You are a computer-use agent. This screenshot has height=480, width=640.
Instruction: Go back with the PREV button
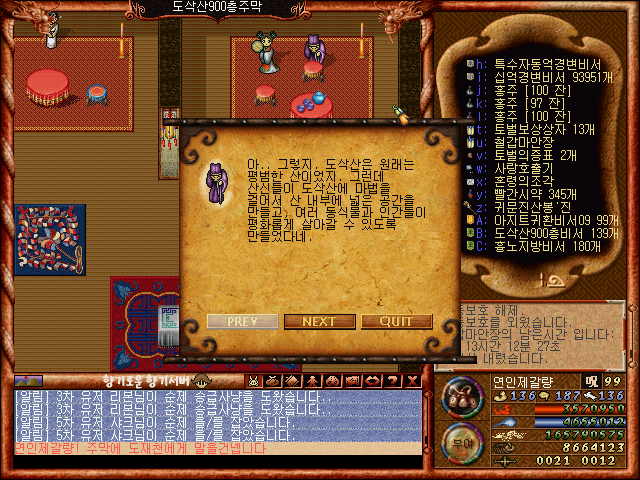243,321
